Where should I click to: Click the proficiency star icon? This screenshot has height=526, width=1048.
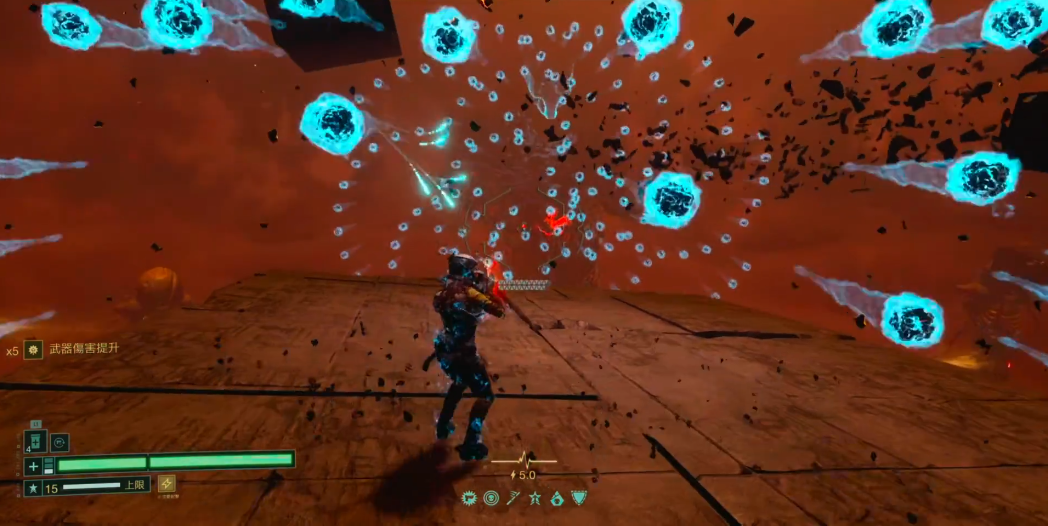coord(33,489)
